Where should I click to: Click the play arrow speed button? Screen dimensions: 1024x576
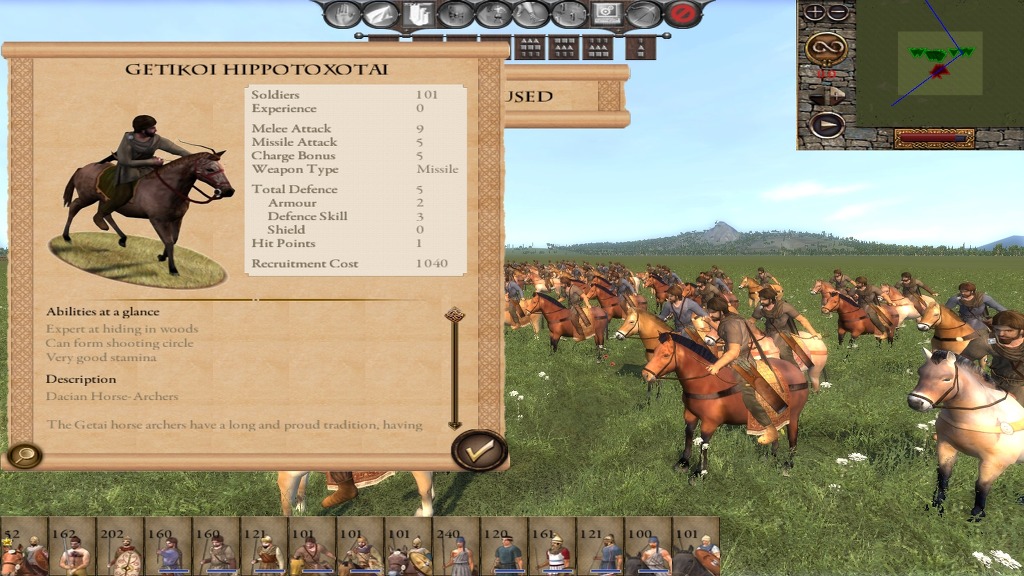826,124
